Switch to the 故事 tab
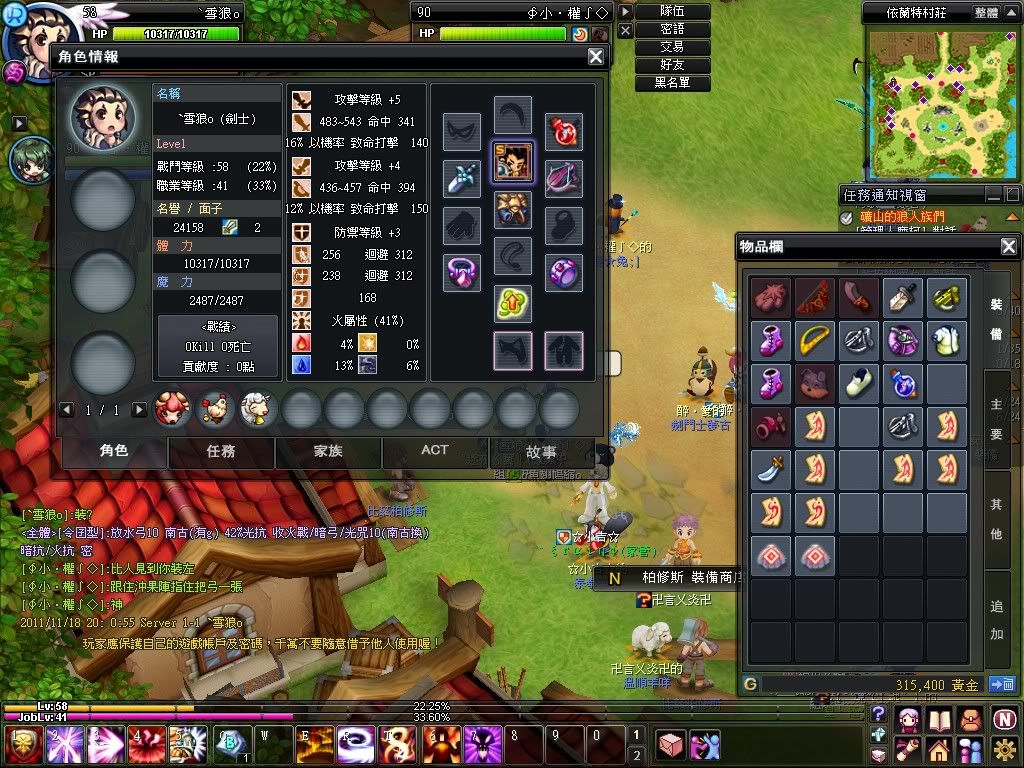The height and width of the screenshot is (768, 1024). click(x=541, y=452)
